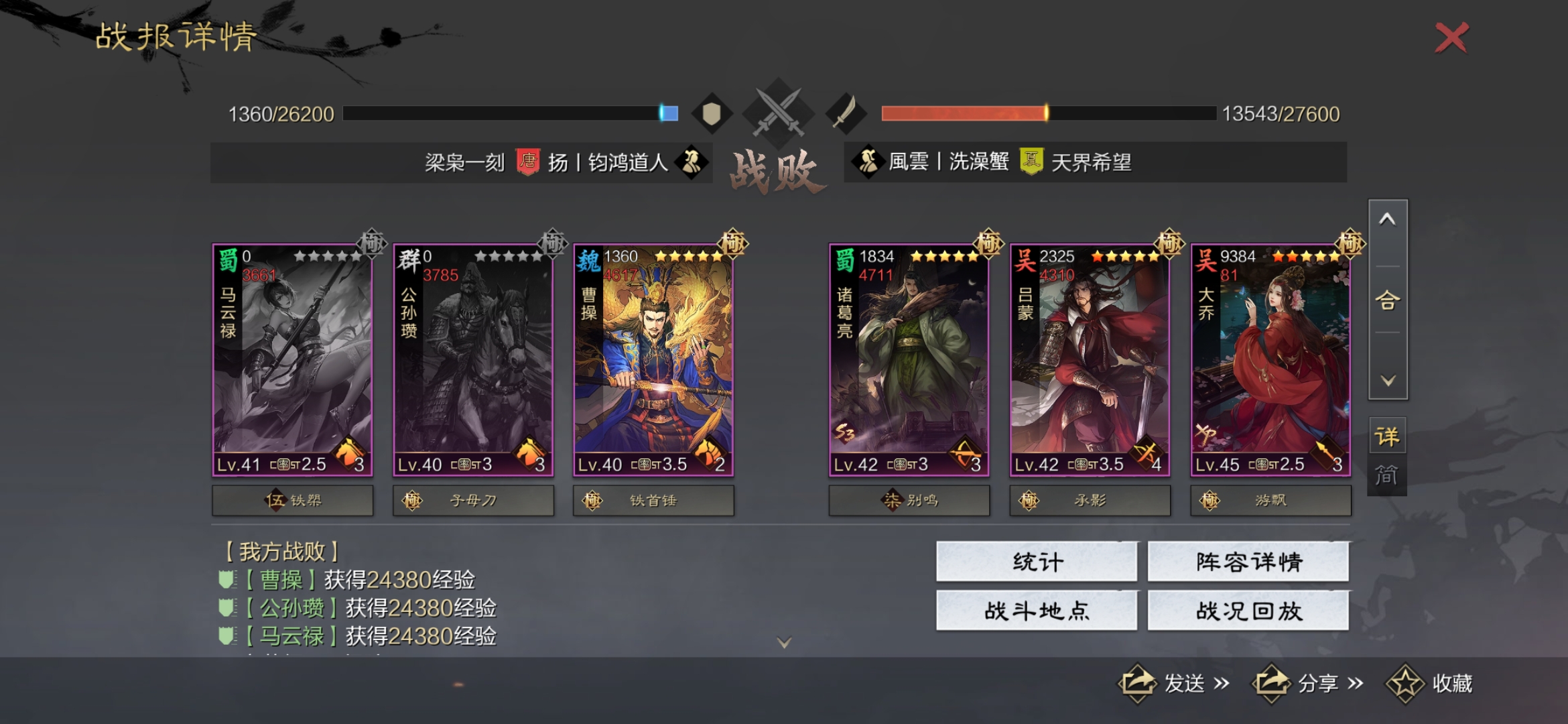Click the knight faction icon beside 钧鸿道人
The width and height of the screenshot is (1568, 724).
click(x=694, y=163)
